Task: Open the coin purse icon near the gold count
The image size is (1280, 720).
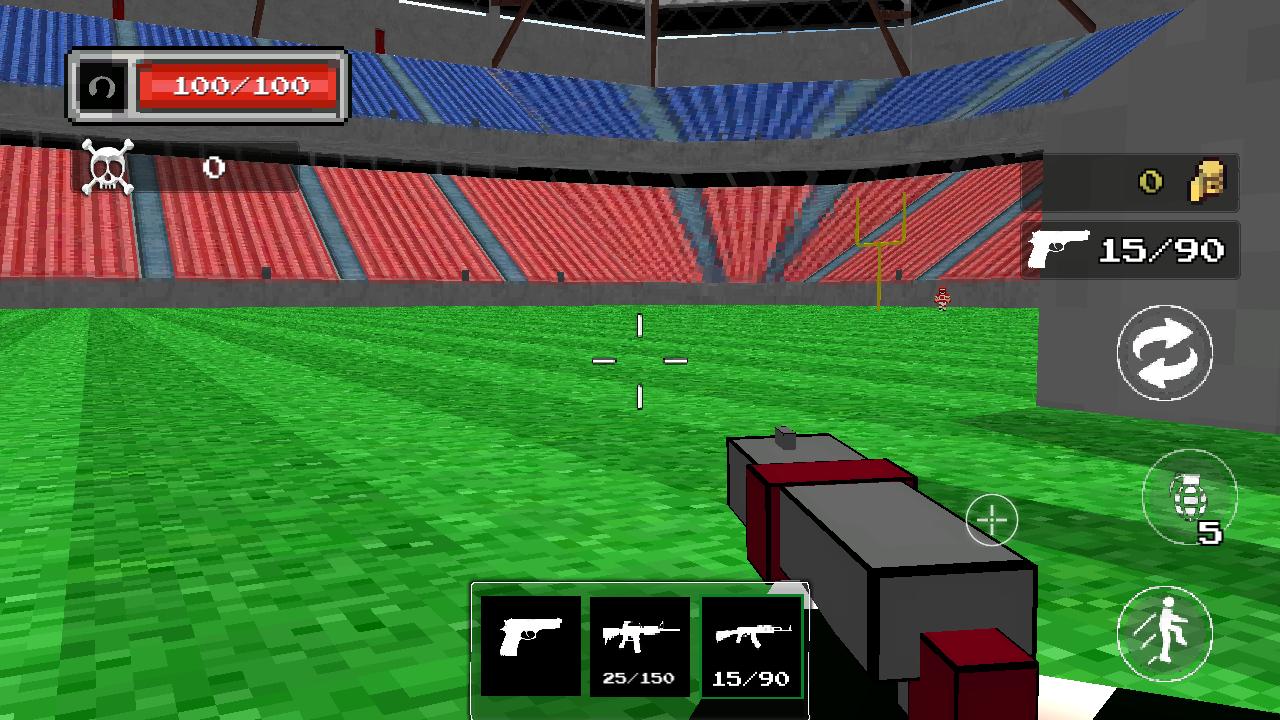Action: pos(1206,181)
